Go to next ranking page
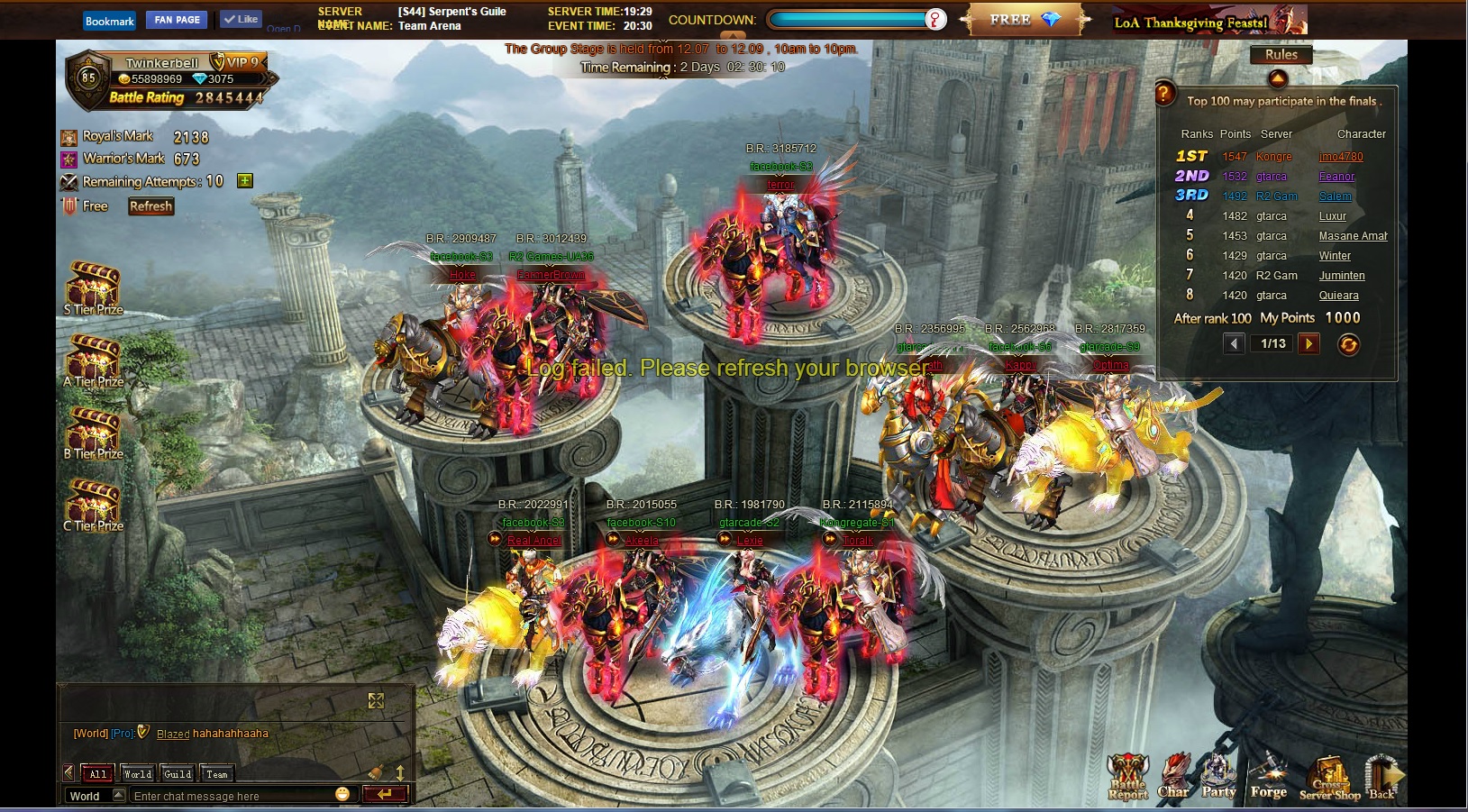The height and width of the screenshot is (812, 1468). pyautogui.click(x=1308, y=343)
